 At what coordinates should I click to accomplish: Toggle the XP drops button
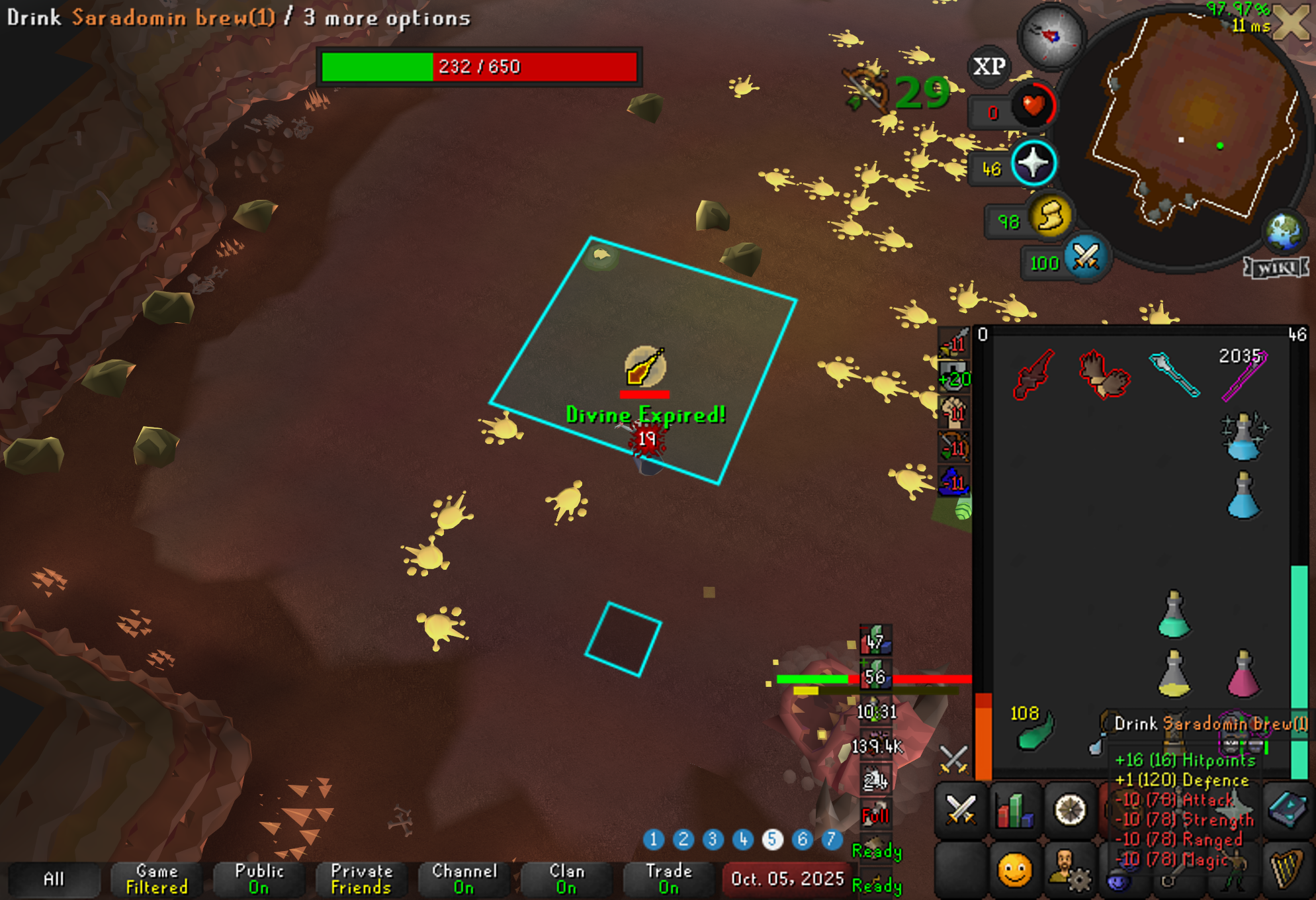989,66
